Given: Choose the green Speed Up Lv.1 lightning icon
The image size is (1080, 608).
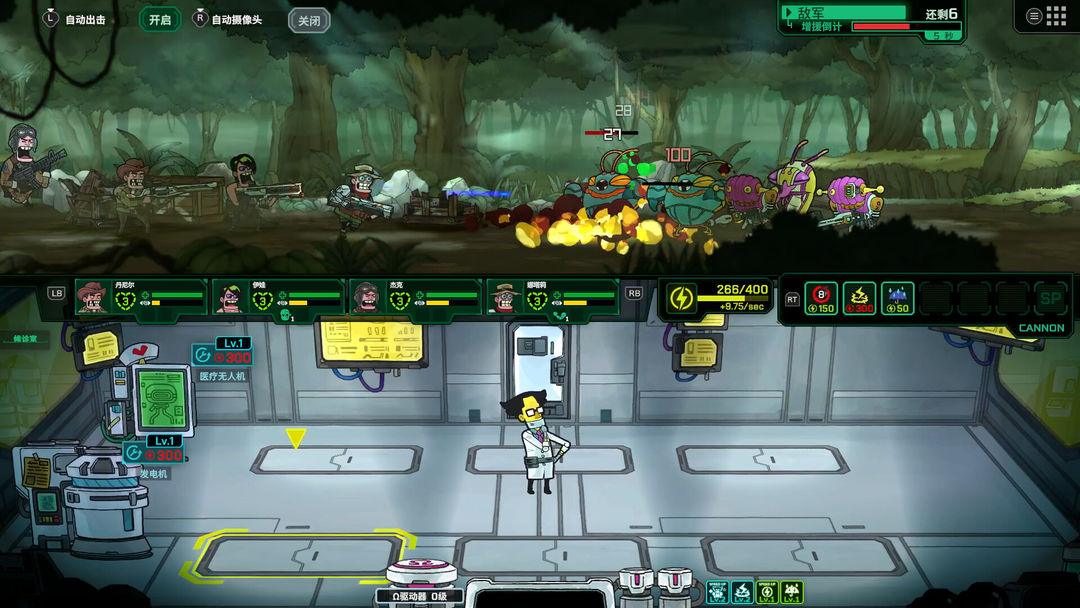Looking at the screenshot, I should coord(767,592).
